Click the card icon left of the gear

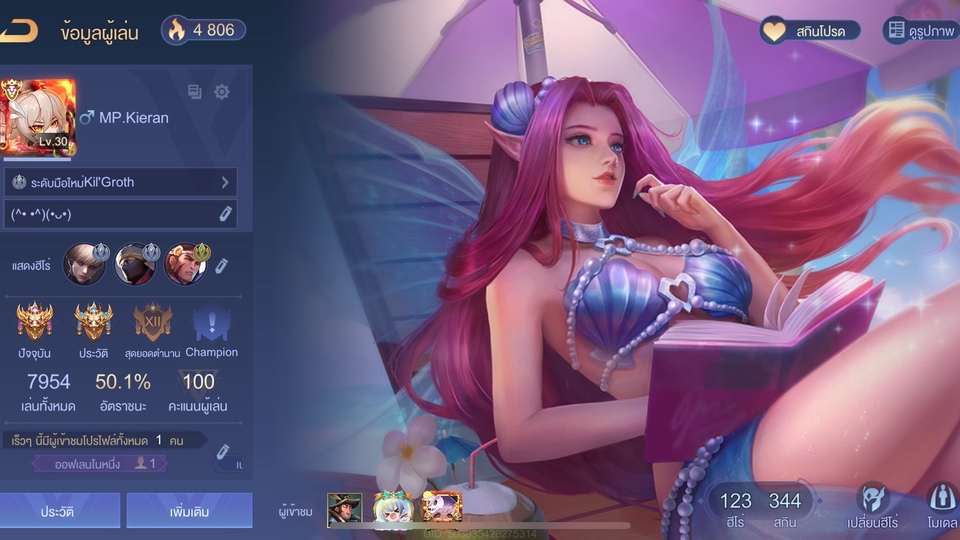pos(195,92)
